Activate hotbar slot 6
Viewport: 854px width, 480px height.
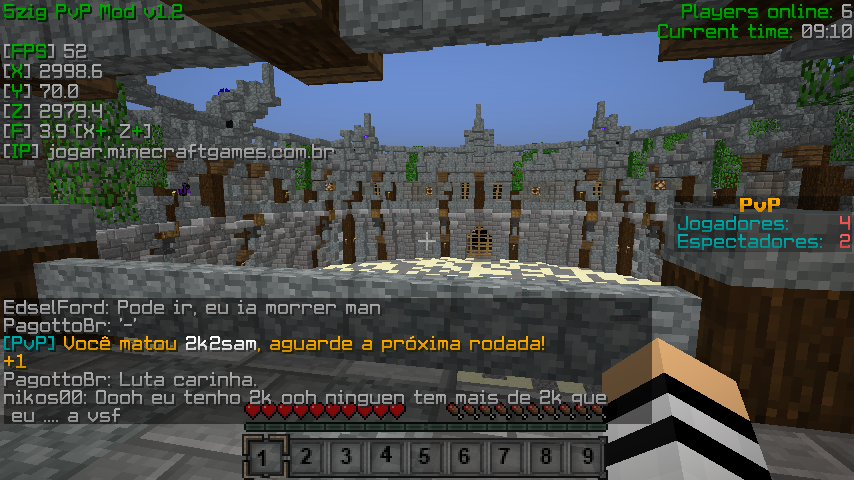click(465, 458)
